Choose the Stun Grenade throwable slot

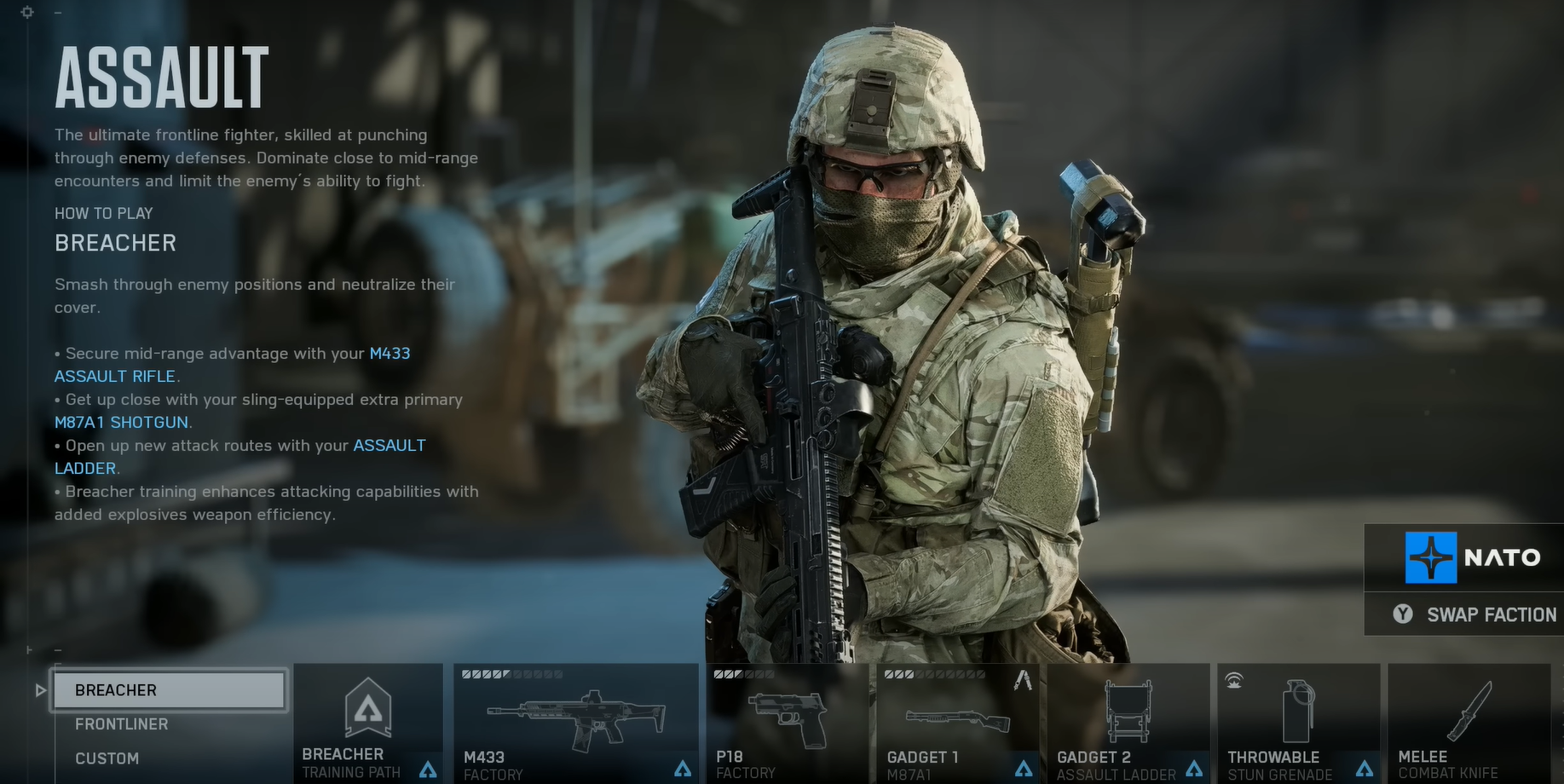point(1298,723)
